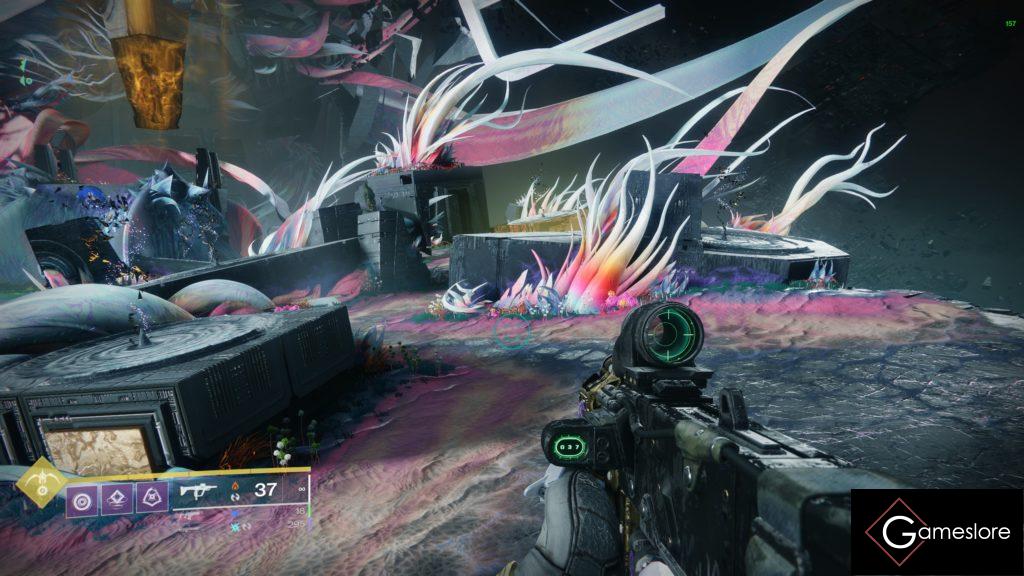Viewport: 1024px width, 576px height.
Task: Select the equipped rifle weapon icon
Action: tap(199, 490)
